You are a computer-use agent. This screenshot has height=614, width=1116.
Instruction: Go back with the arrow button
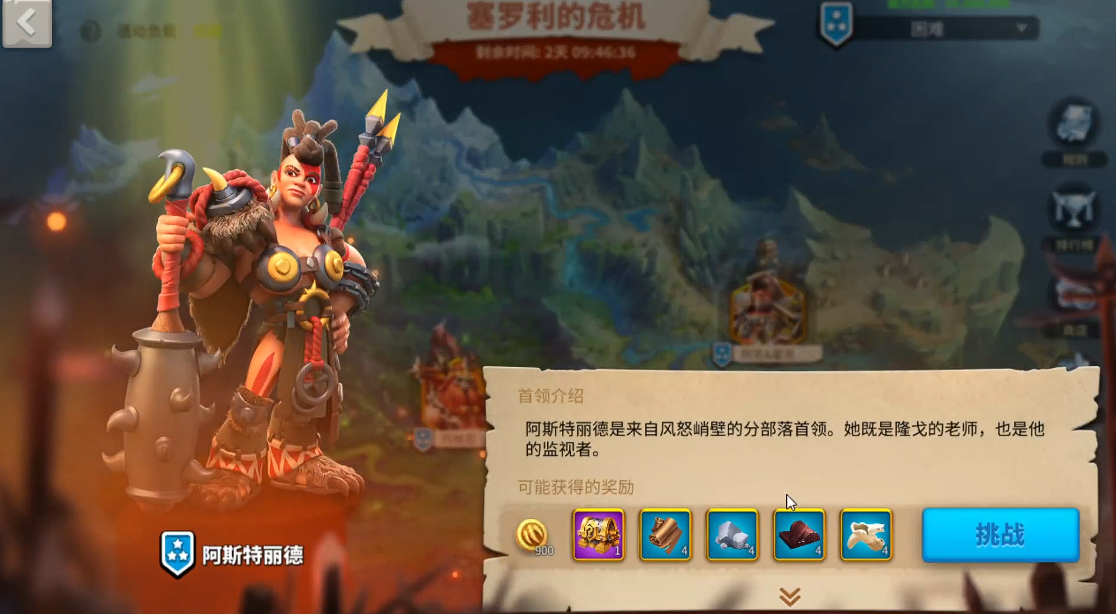coord(27,24)
